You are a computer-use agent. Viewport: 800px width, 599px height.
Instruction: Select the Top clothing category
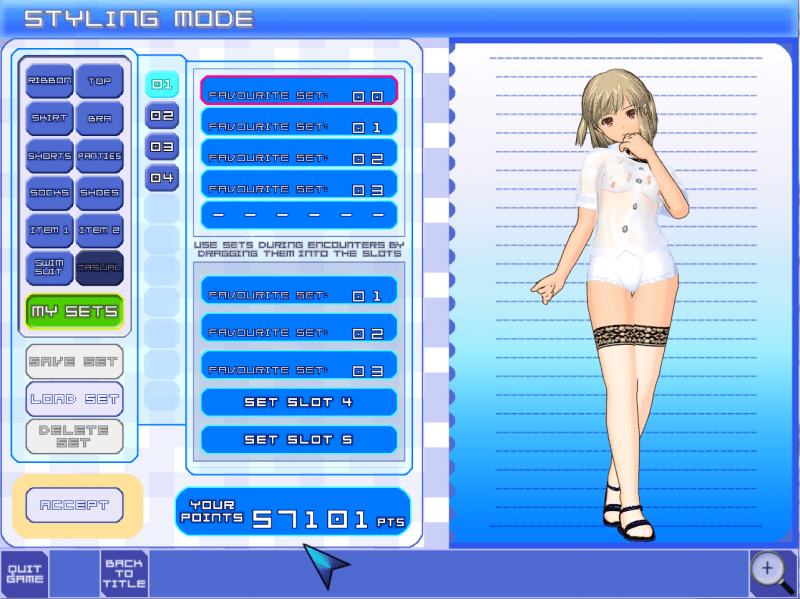(99, 81)
